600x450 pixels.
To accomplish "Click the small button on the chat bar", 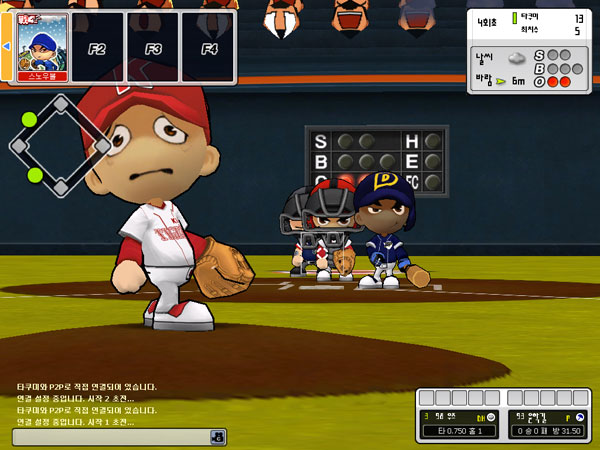I will pos(215,437).
